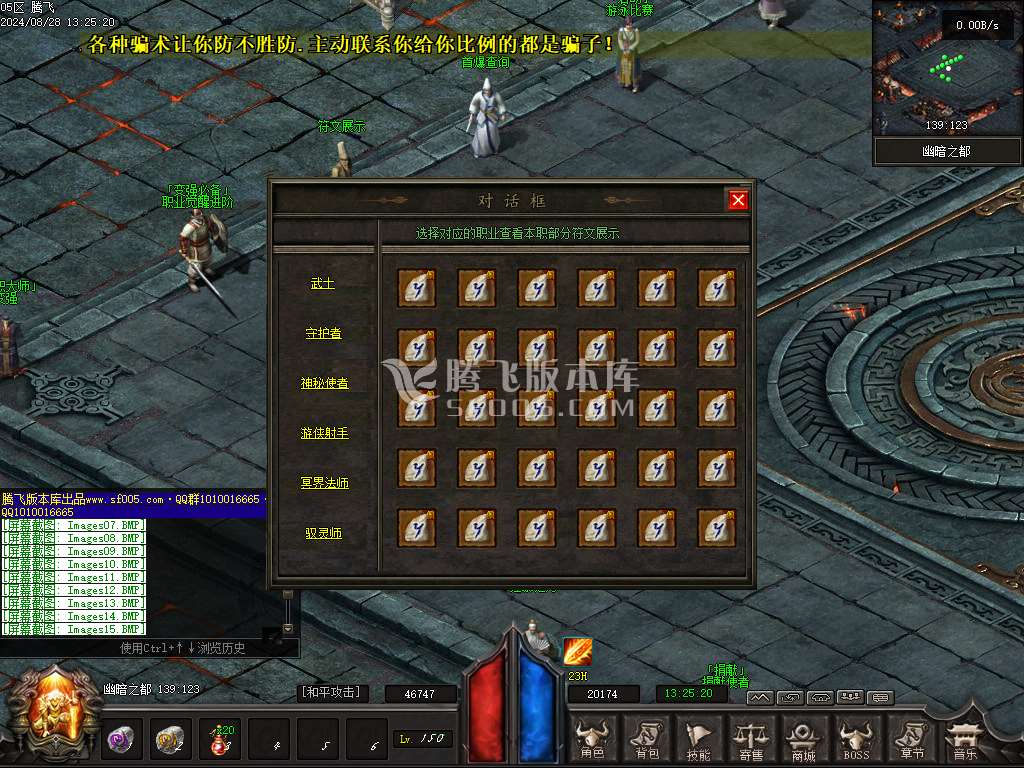Open the 寄售 consignment market
1024x768 pixels.
click(x=750, y=739)
